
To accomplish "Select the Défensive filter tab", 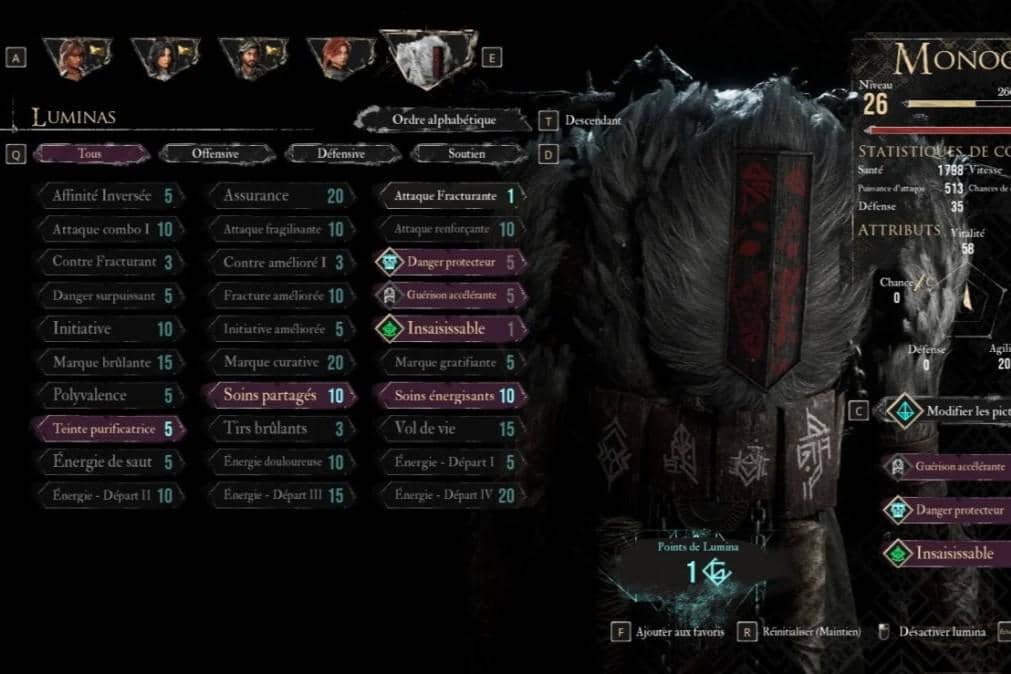I will [341, 154].
